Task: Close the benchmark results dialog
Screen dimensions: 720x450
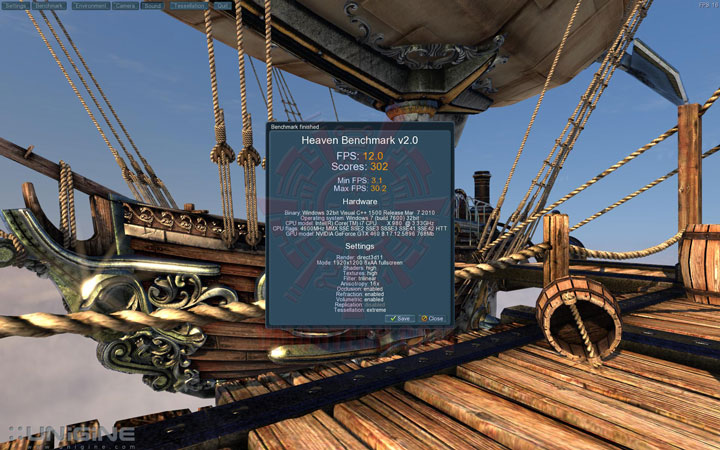Action: point(432,318)
